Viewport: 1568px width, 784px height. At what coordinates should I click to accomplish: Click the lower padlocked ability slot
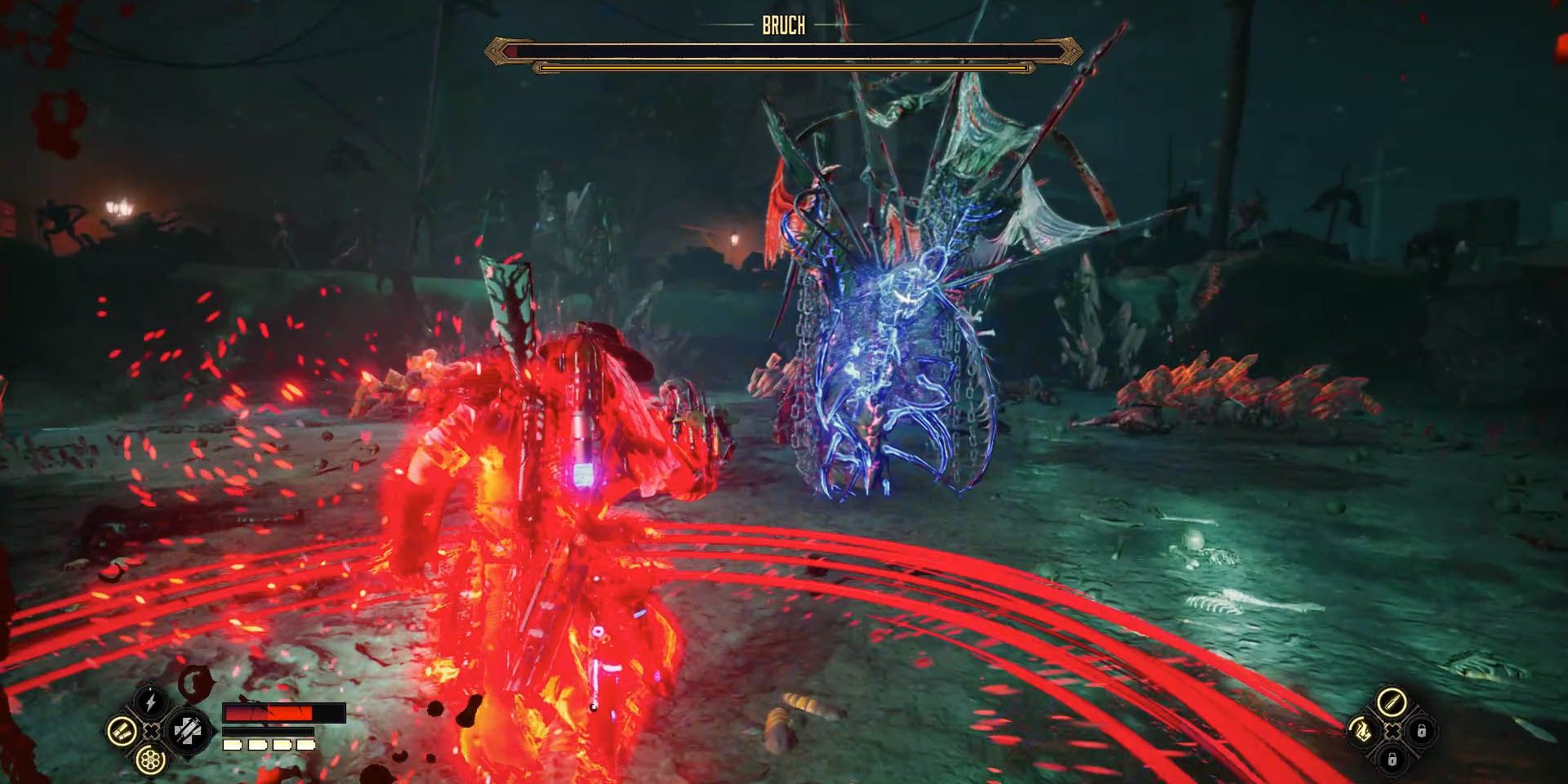pyautogui.click(x=1392, y=760)
